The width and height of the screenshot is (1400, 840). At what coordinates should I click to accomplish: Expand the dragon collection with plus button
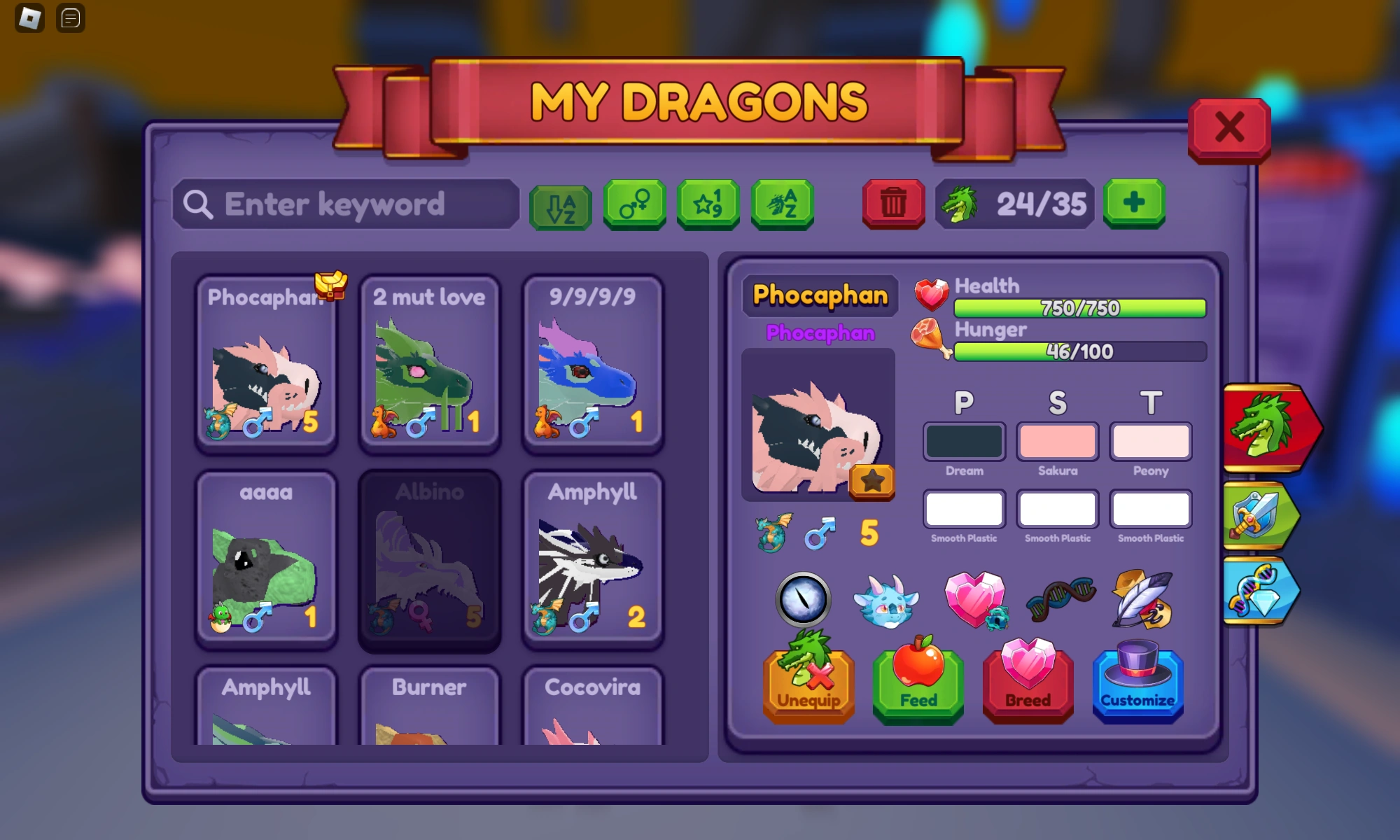pos(1134,204)
